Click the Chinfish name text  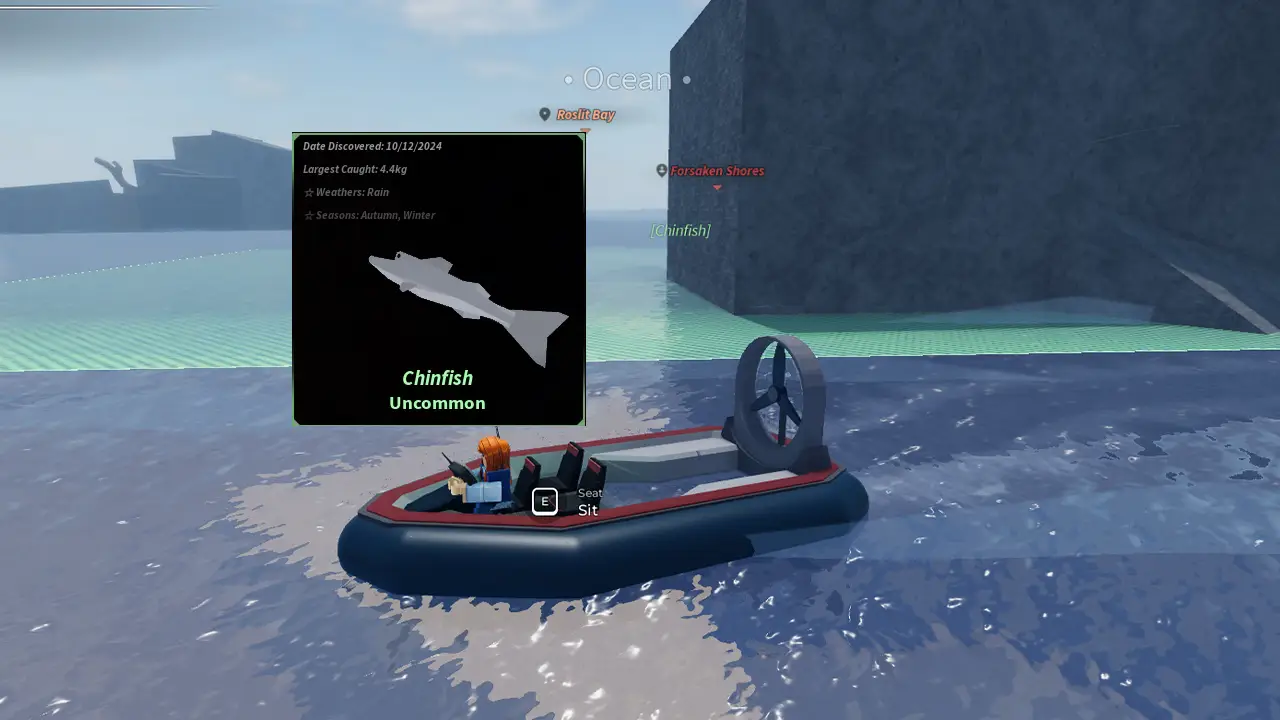pos(437,378)
